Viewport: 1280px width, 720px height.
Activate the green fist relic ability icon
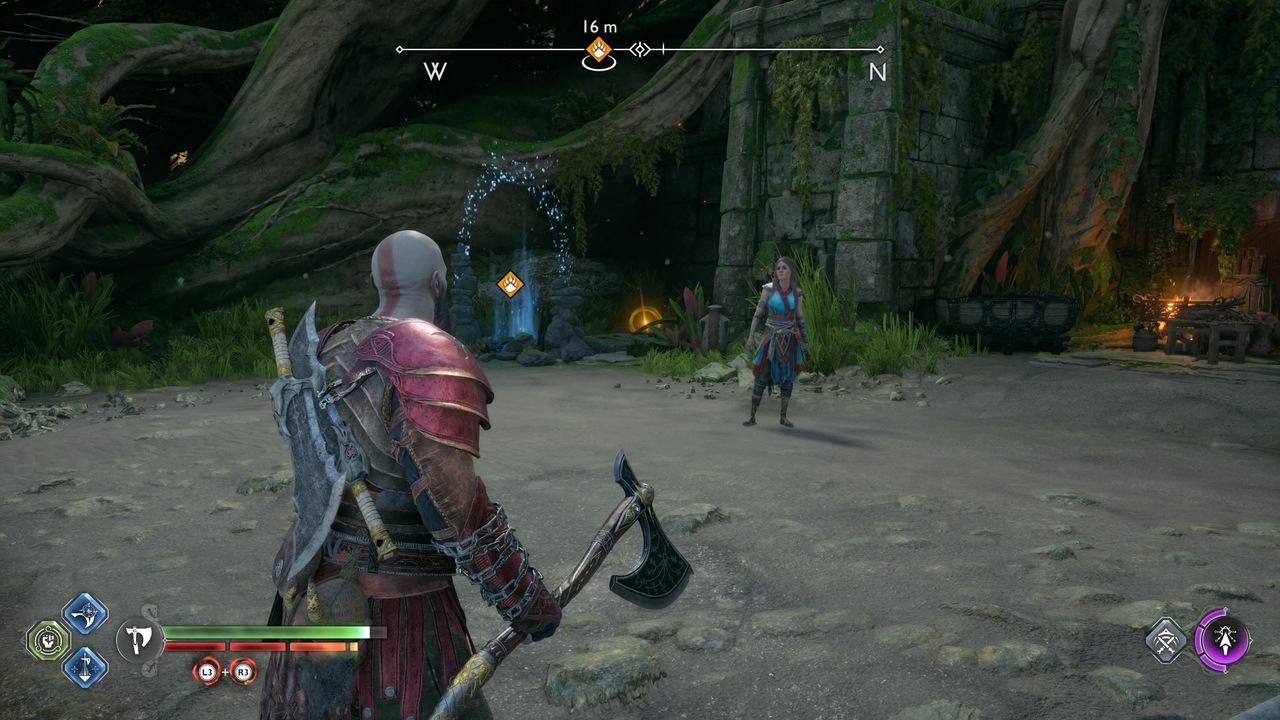48,640
